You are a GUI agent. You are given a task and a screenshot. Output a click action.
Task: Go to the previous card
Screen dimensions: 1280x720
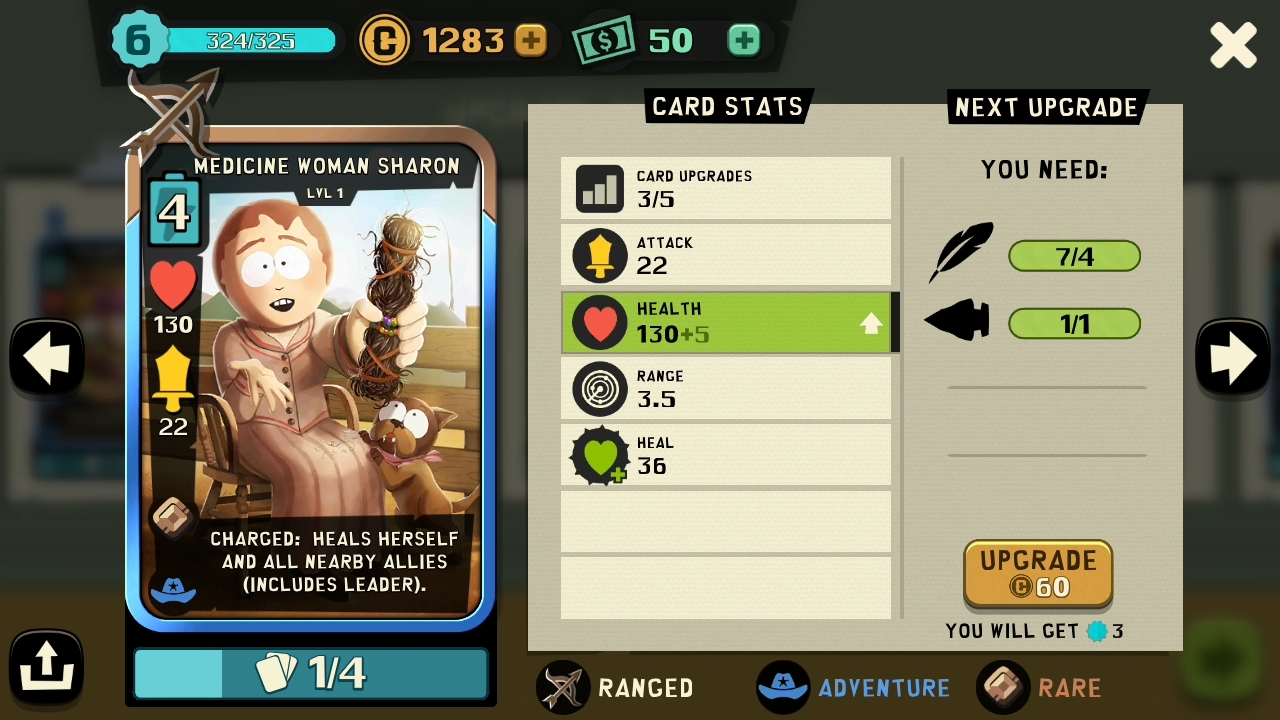[x=46, y=357]
